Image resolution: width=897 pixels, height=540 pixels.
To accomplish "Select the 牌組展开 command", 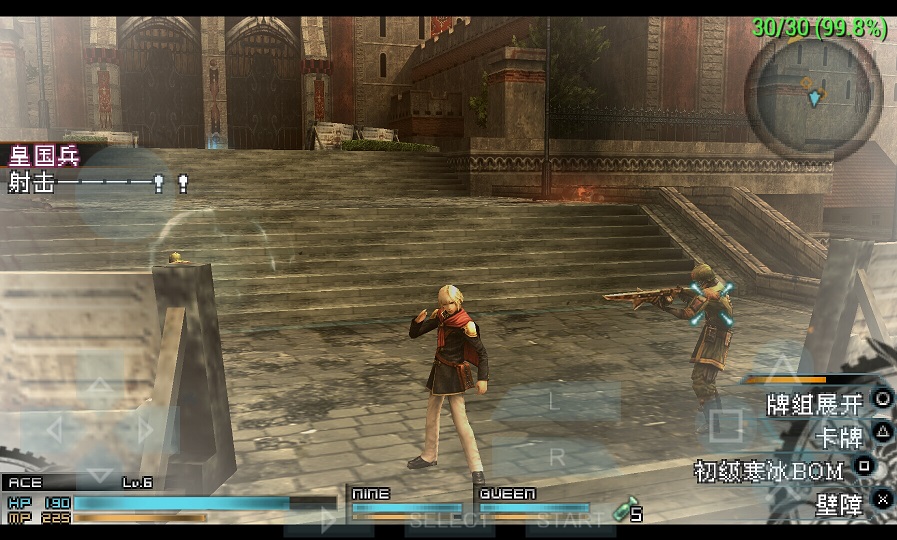I will [813, 404].
